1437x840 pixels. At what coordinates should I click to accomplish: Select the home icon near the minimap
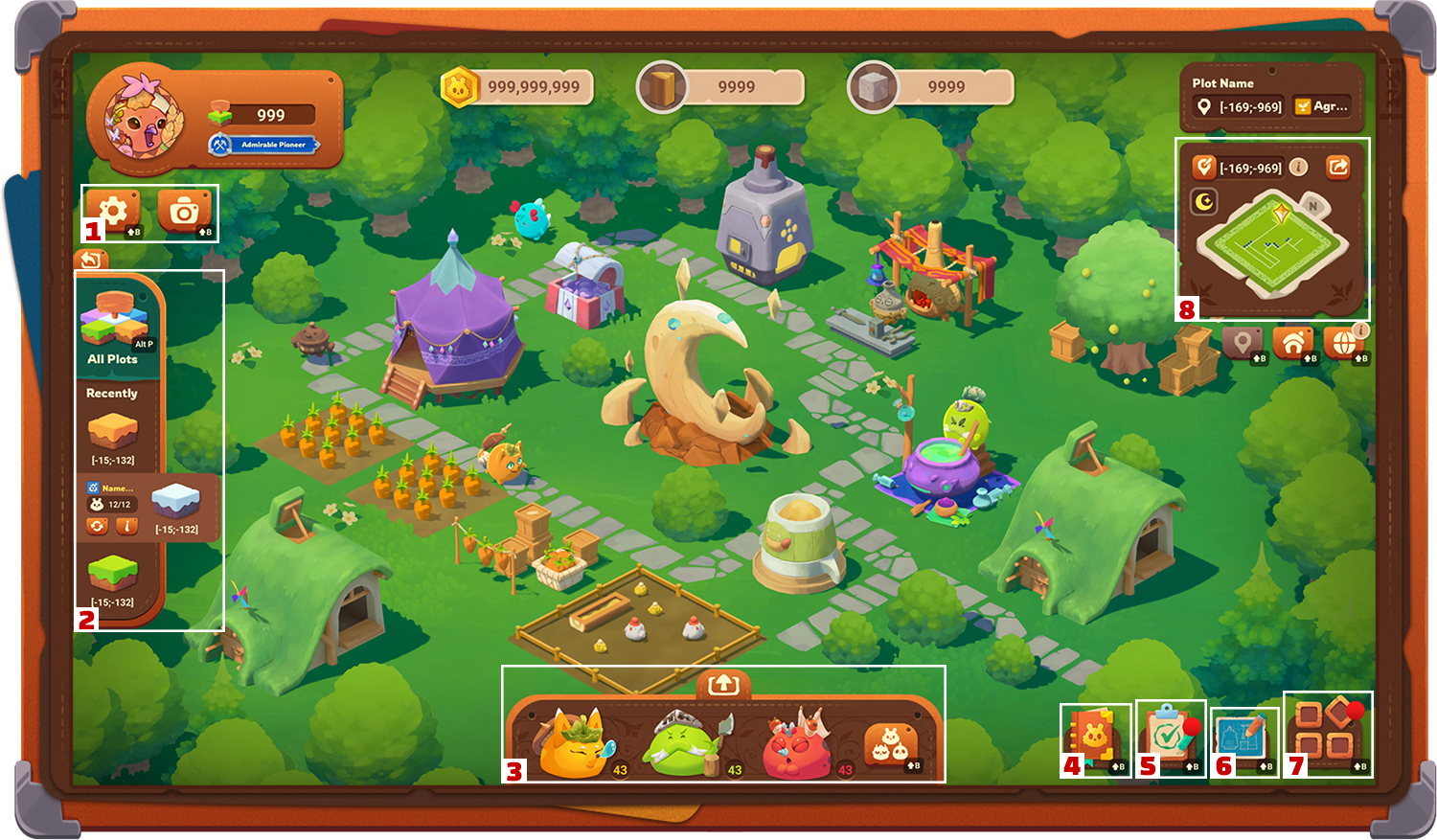(x=1293, y=344)
